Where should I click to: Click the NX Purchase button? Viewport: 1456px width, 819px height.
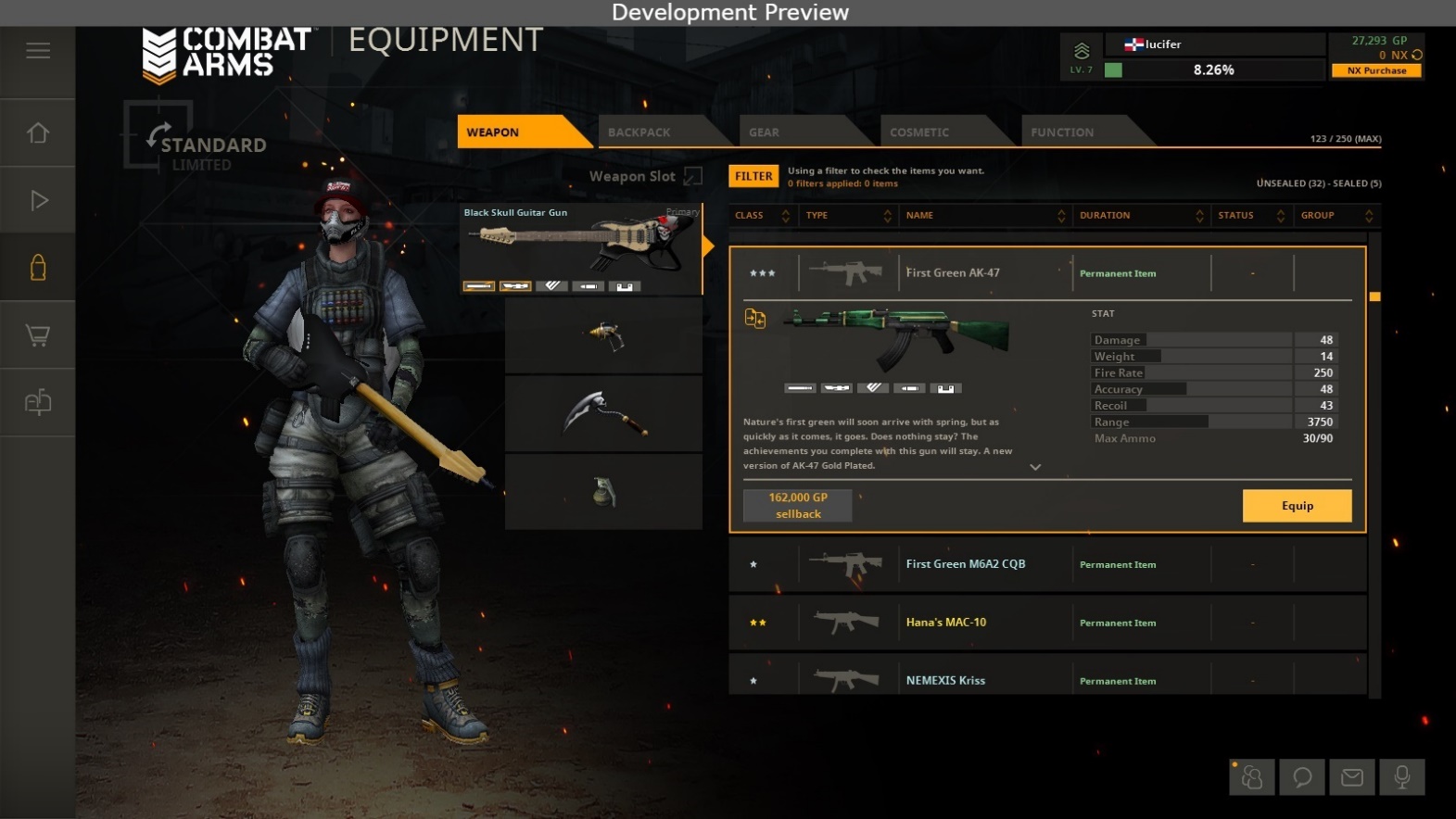pyautogui.click(x=1376, y=70)
